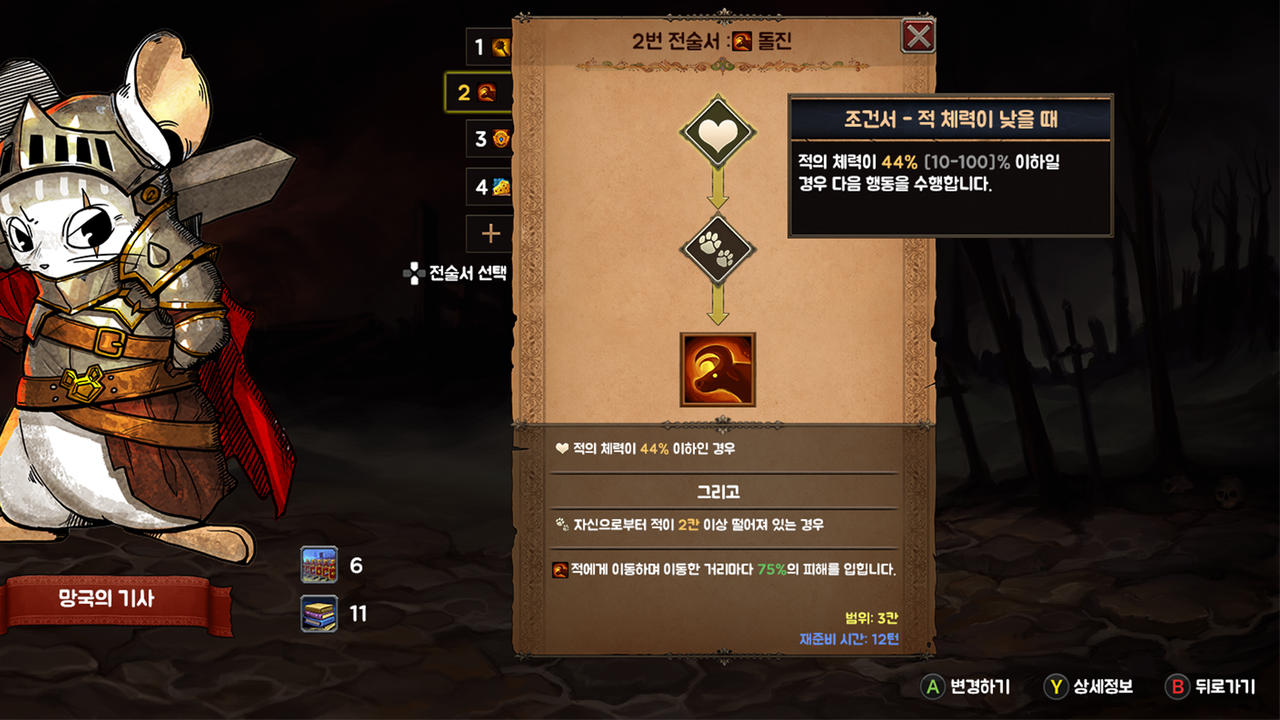Close the tactic book panel

click(x=918, y=37)
